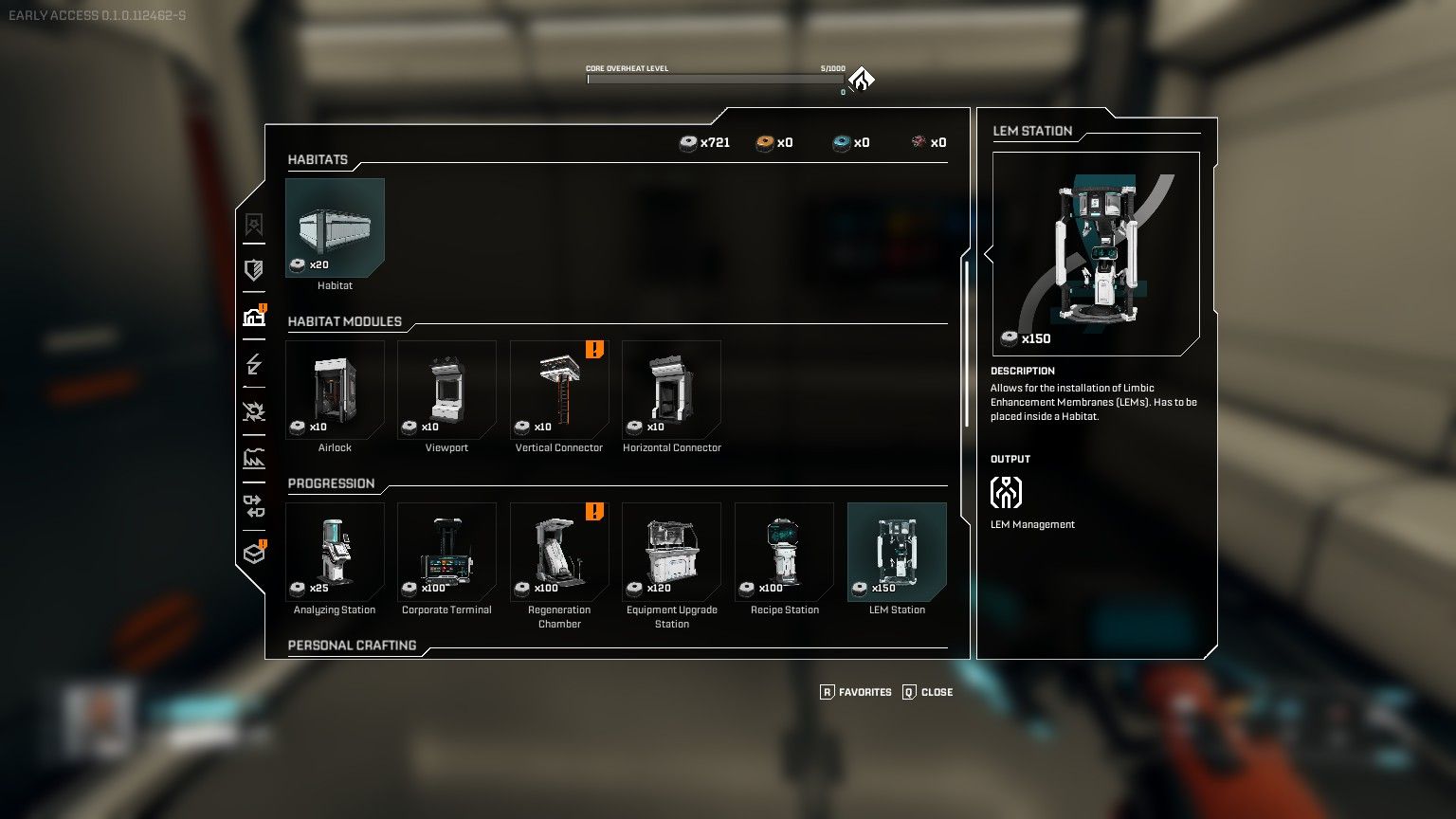Pick the Viewport module
This screenshot has width=1456, height=819.
coord(446,390)
